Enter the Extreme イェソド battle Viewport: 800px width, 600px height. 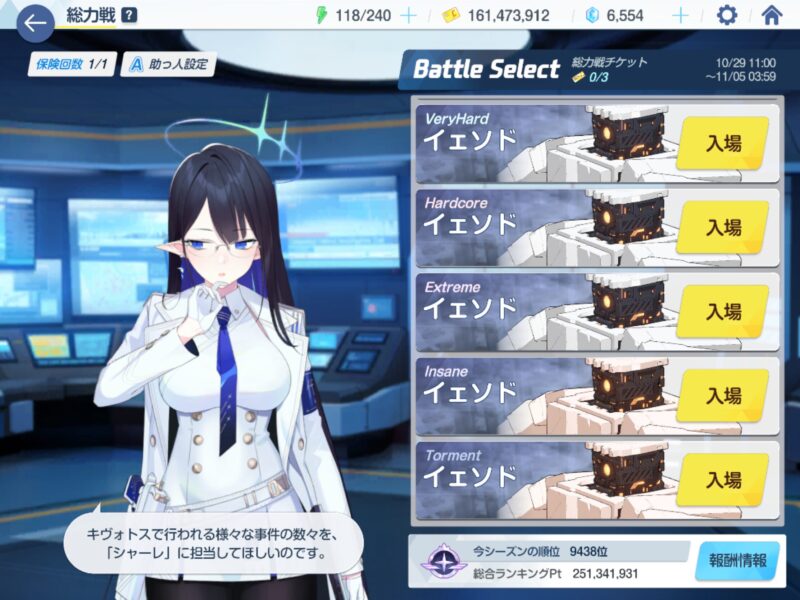[722, 312]
